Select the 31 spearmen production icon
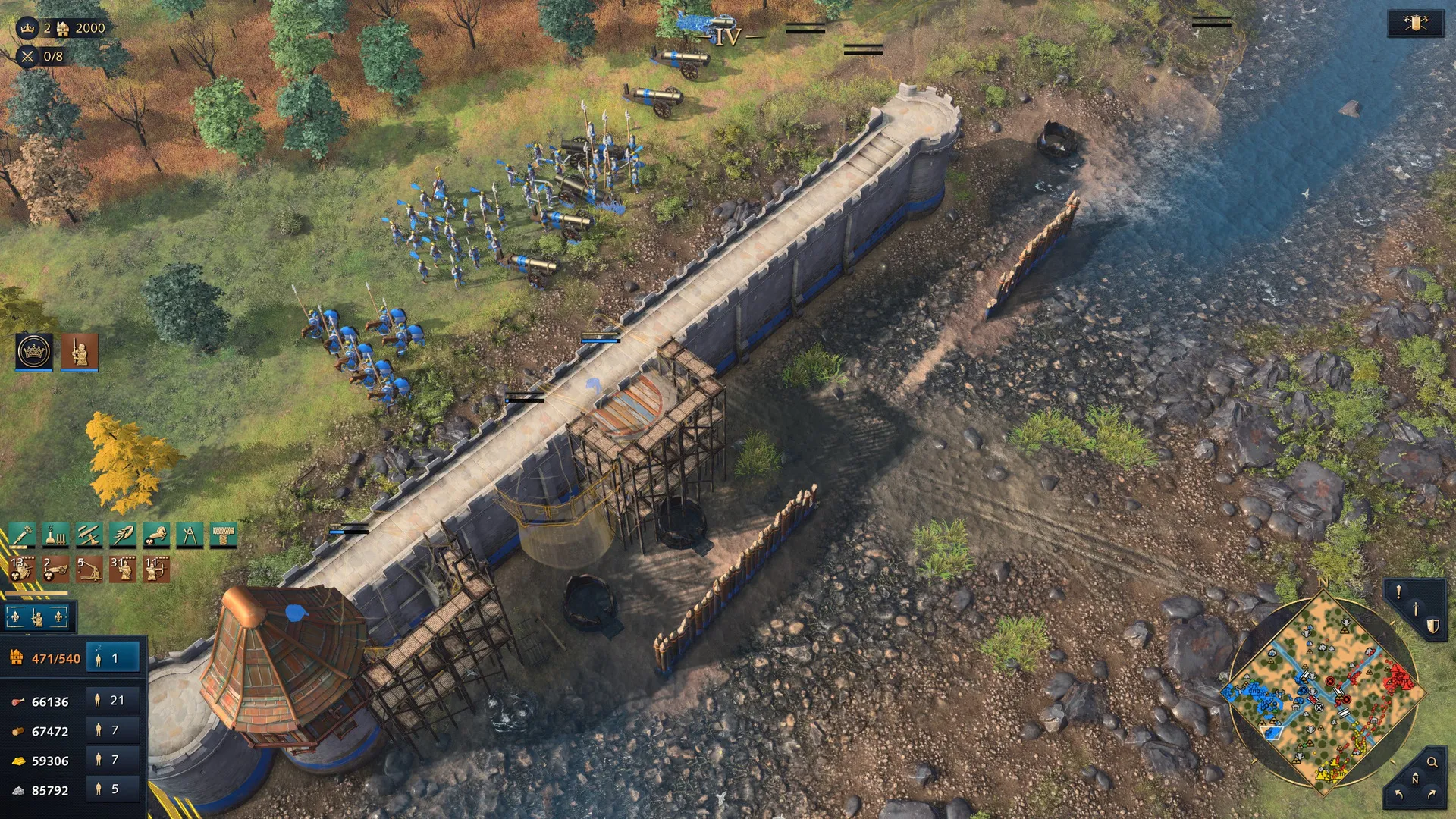Screen dimensions: 1456x819 click(x=123, y=570)
